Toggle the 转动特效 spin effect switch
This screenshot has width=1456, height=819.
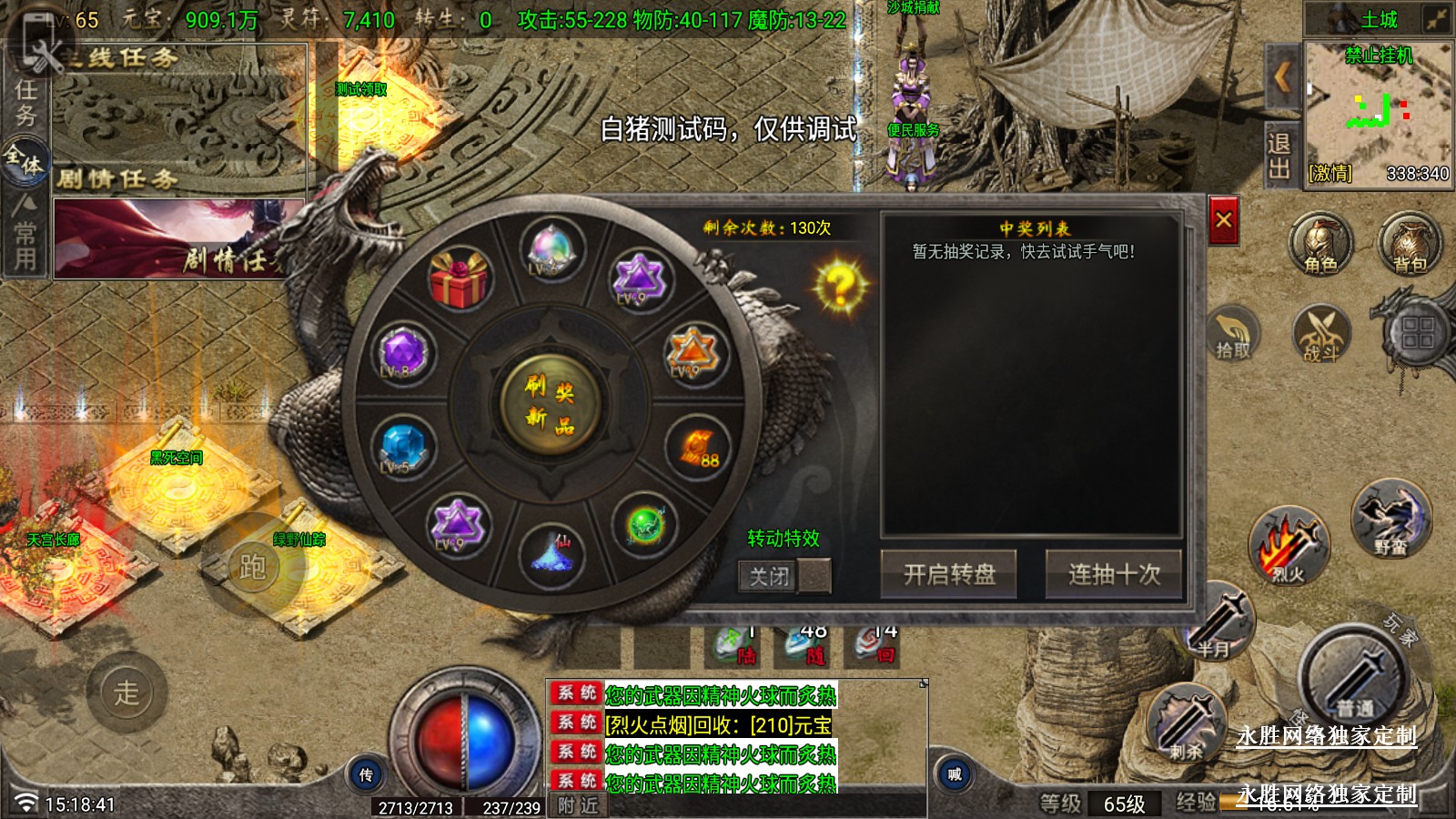point(784,576)
